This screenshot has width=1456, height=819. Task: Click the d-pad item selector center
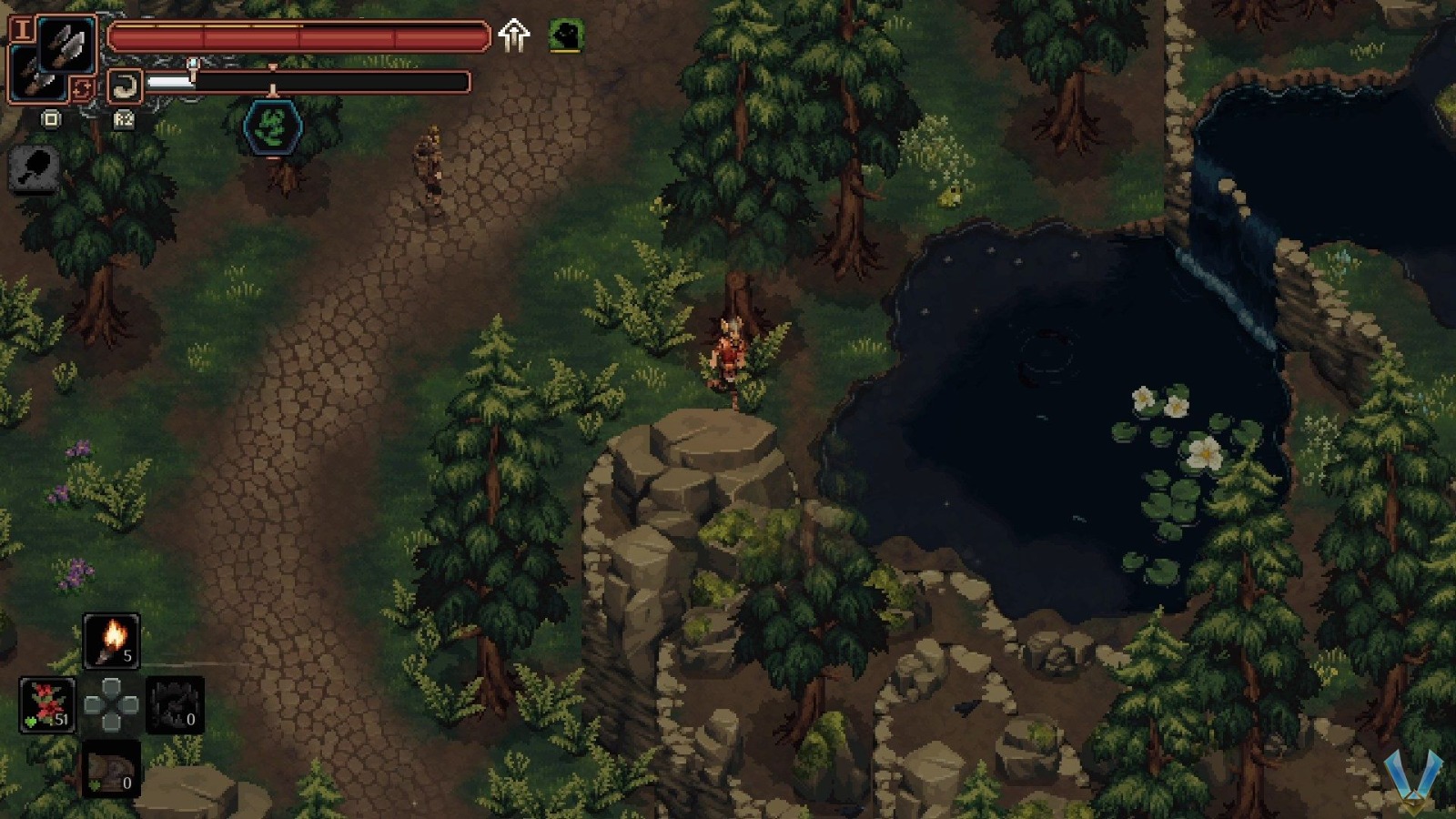(x=111, y=705)
